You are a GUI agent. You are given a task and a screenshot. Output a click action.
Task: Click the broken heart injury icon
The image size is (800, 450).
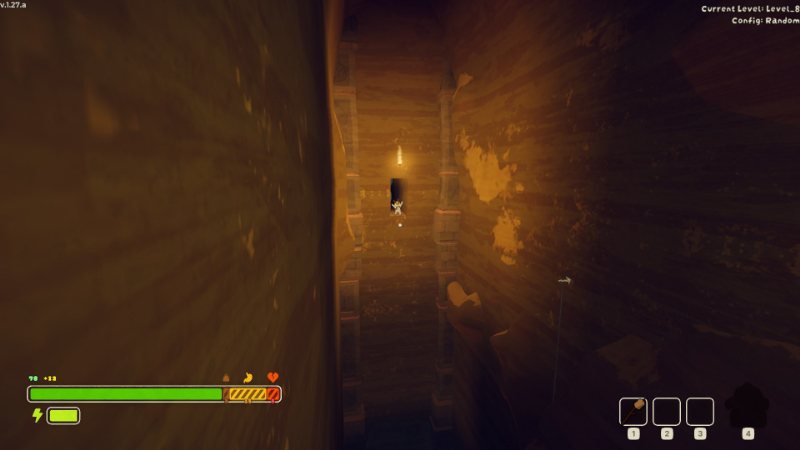tap(273, 377)
